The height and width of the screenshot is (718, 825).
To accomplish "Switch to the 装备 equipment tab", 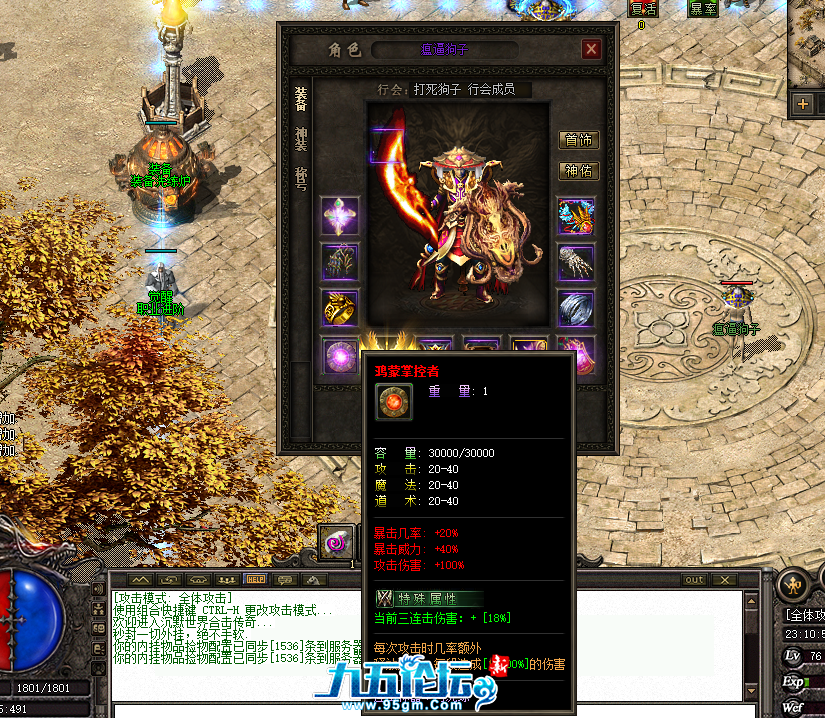I will 300,98.
